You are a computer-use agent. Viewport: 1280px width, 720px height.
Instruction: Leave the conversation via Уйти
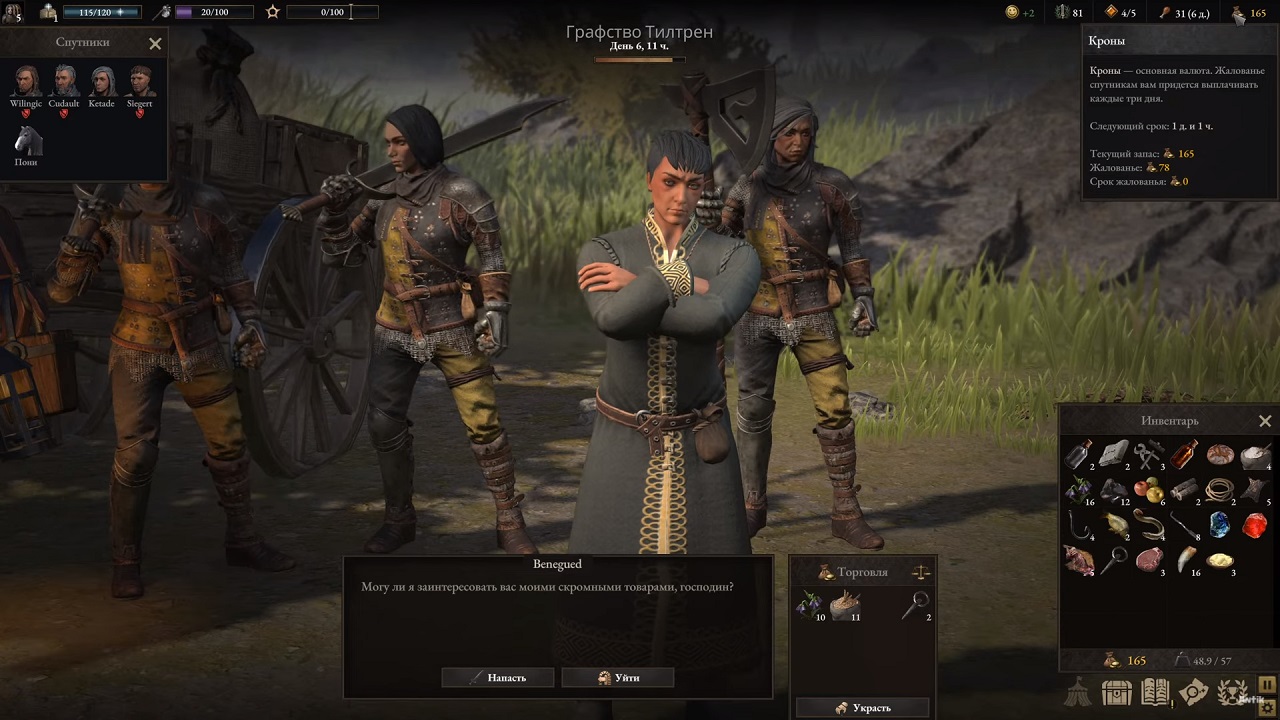[618, 678]
